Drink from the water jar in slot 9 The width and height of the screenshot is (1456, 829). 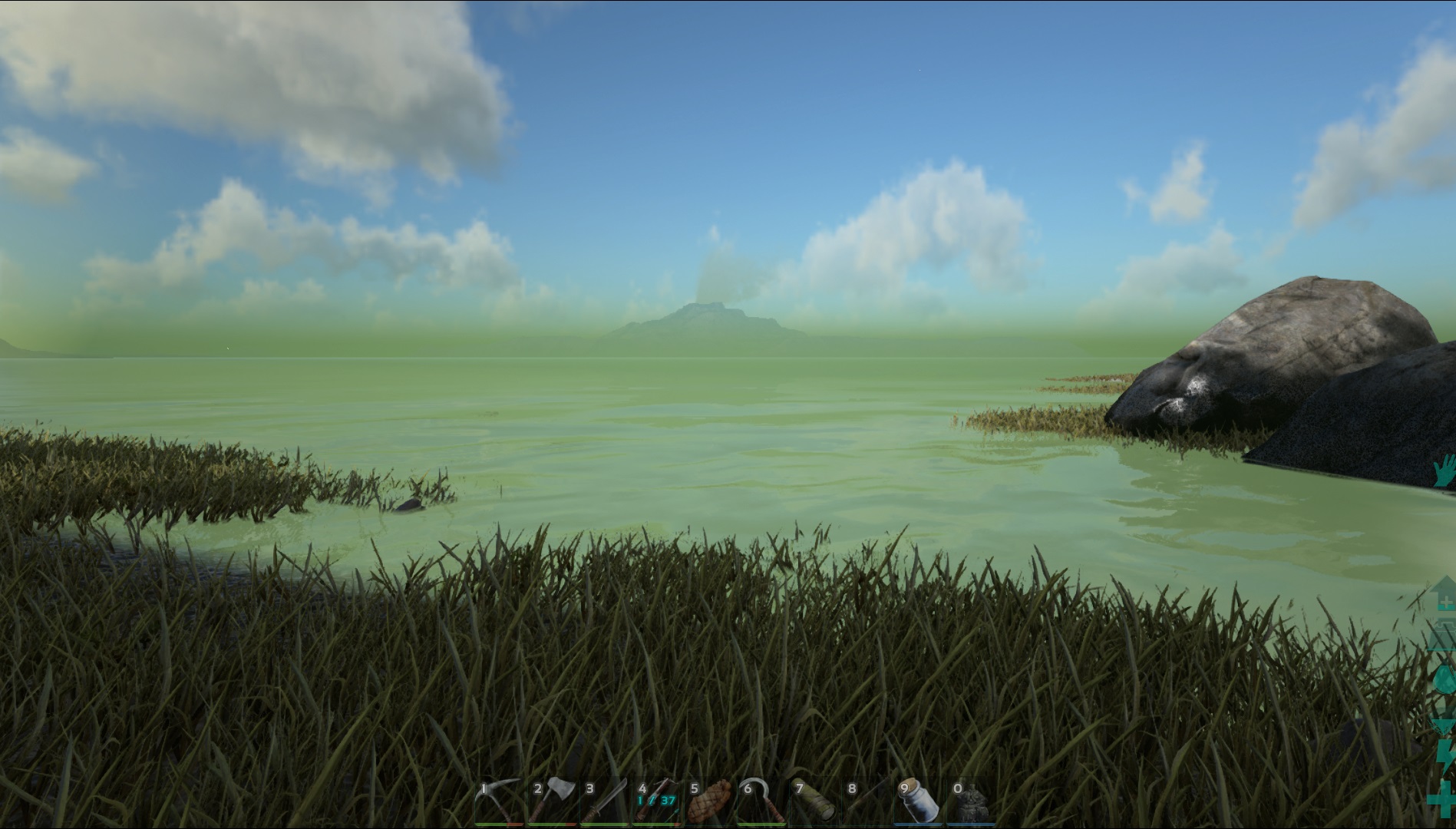click(x=919, y=801)
